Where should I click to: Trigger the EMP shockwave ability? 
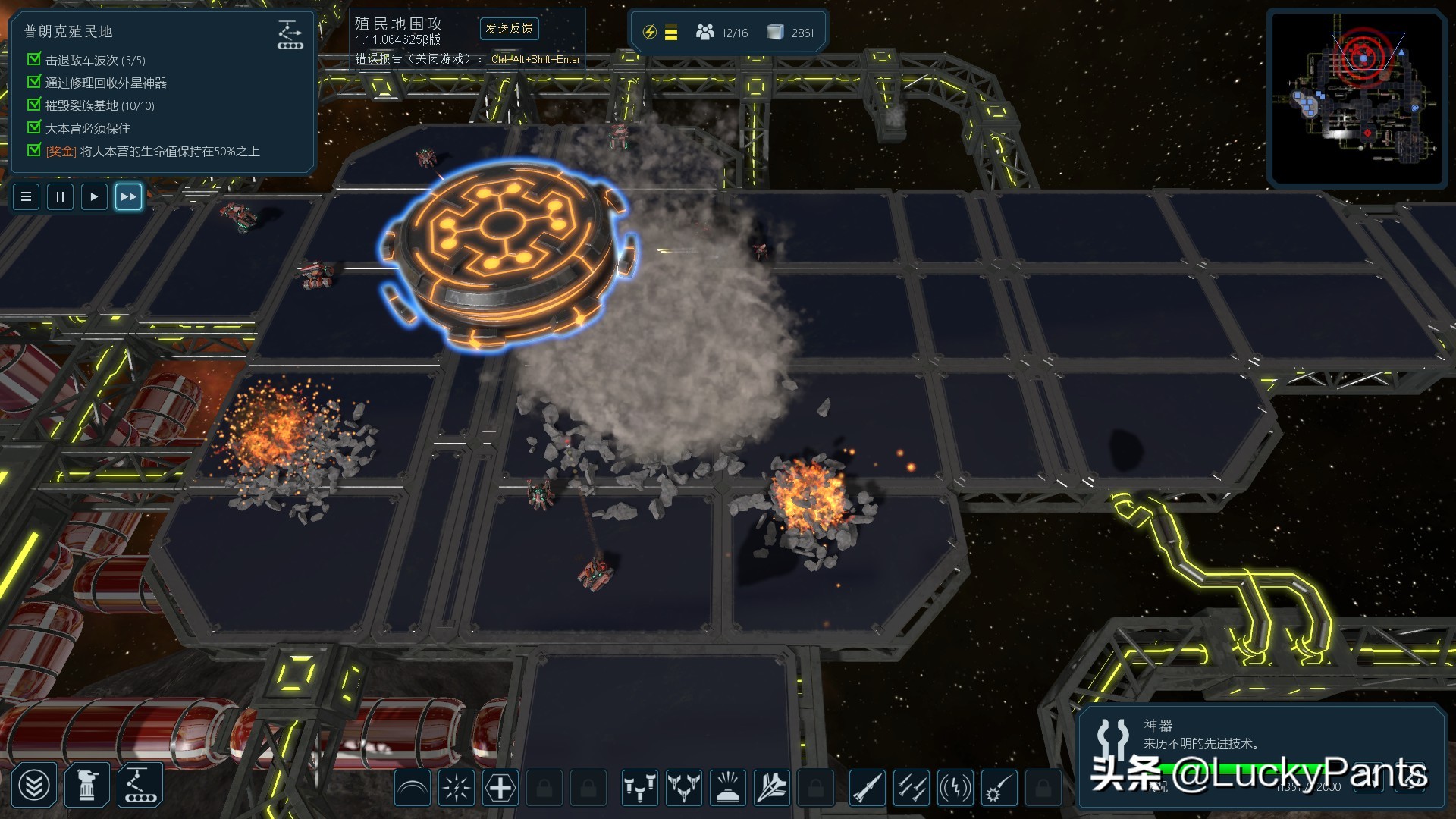955,789
